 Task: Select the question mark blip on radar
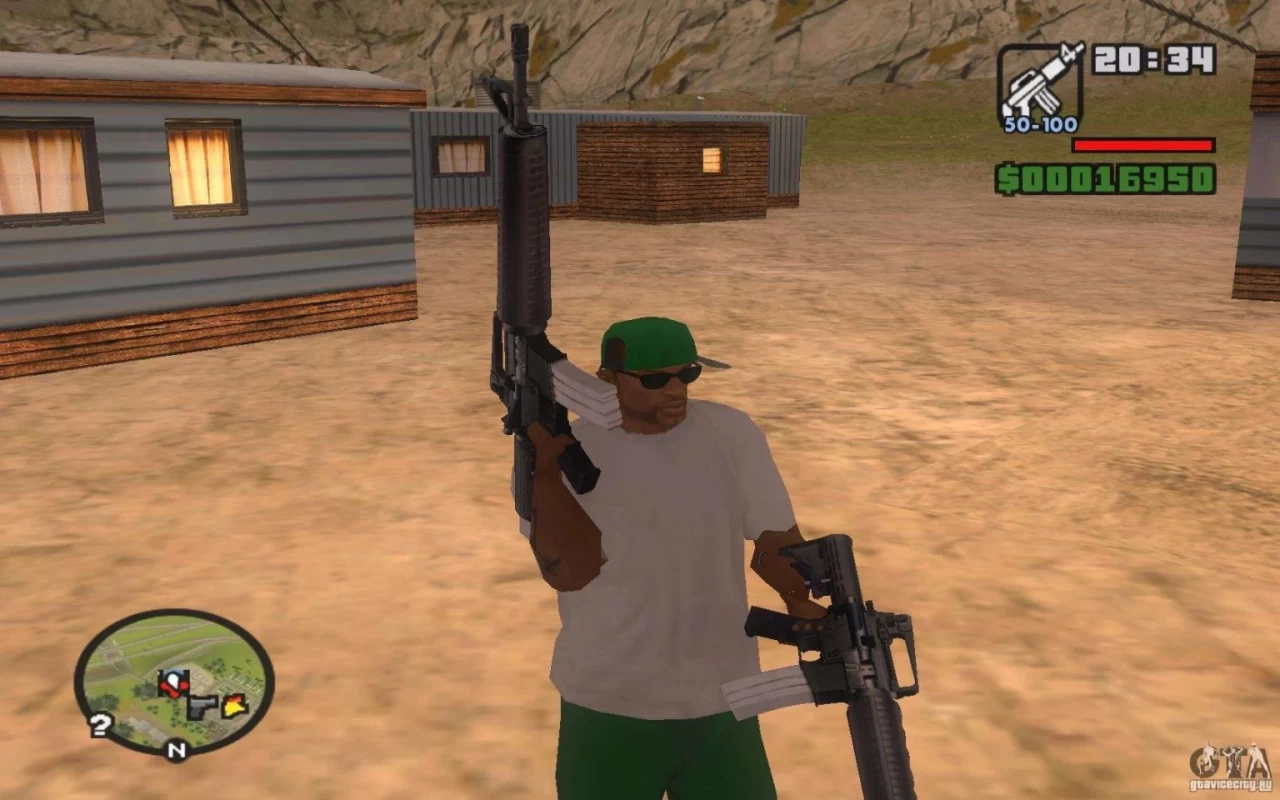[x=99, y=725]
